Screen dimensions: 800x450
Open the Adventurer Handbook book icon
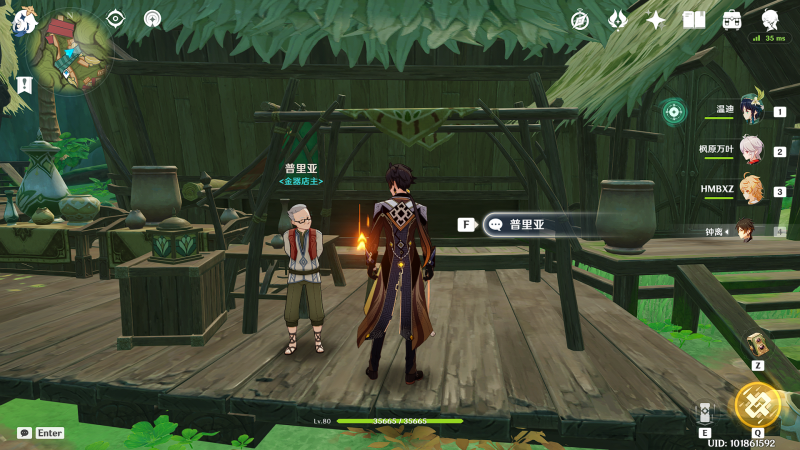point(694,20)
